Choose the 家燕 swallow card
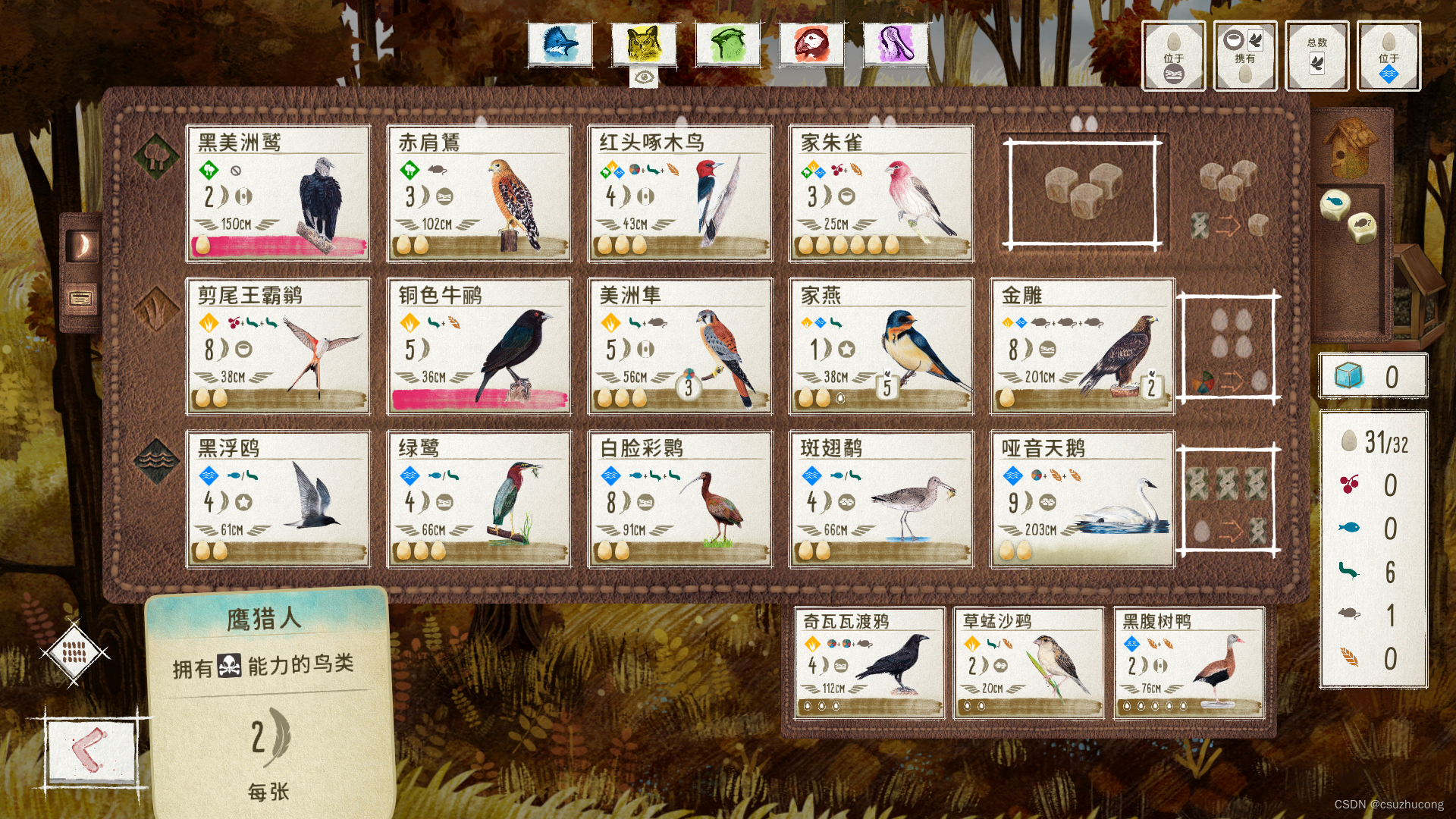 coord(881,347)
